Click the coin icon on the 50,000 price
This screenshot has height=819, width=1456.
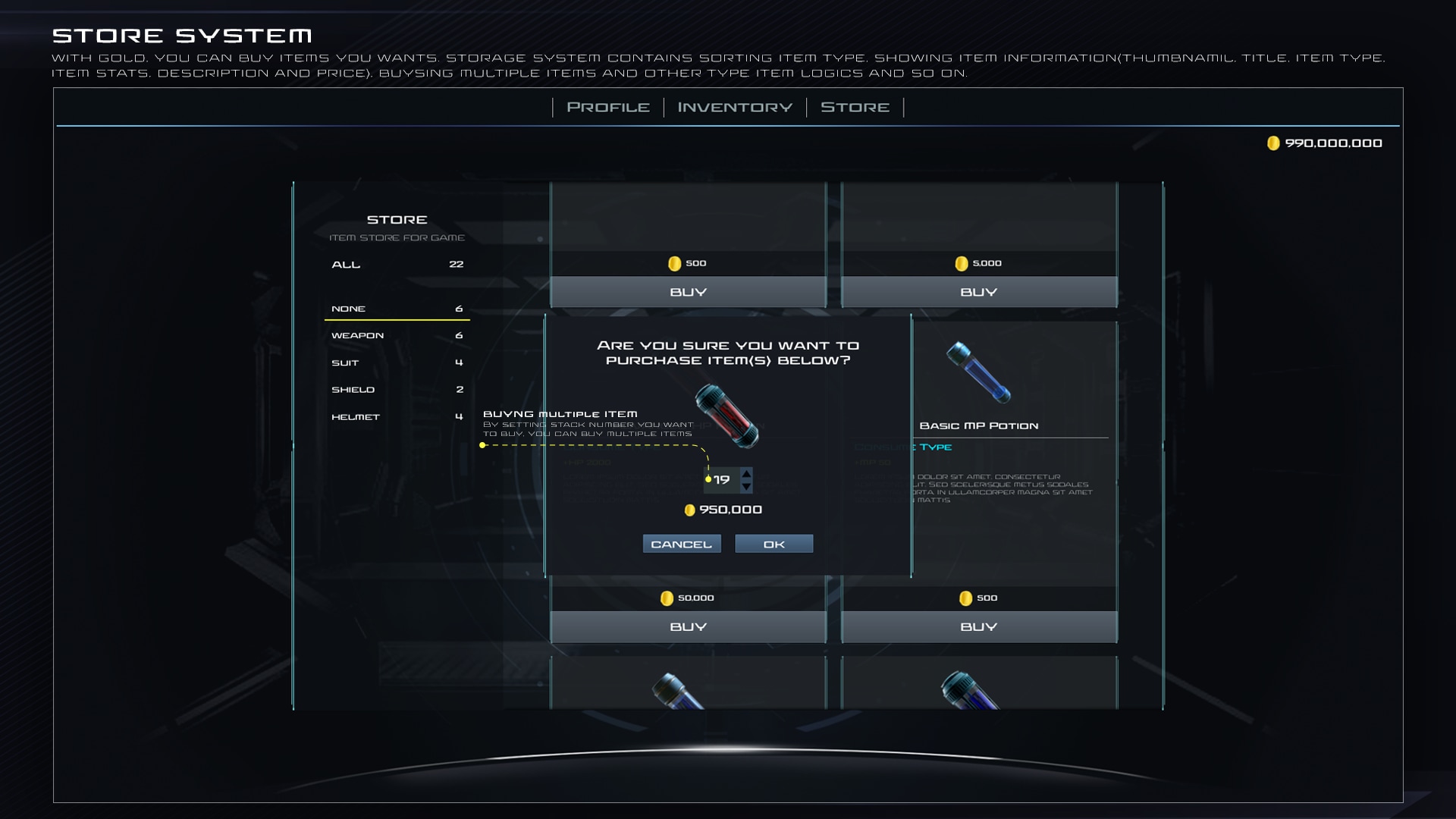click(665, 598)
